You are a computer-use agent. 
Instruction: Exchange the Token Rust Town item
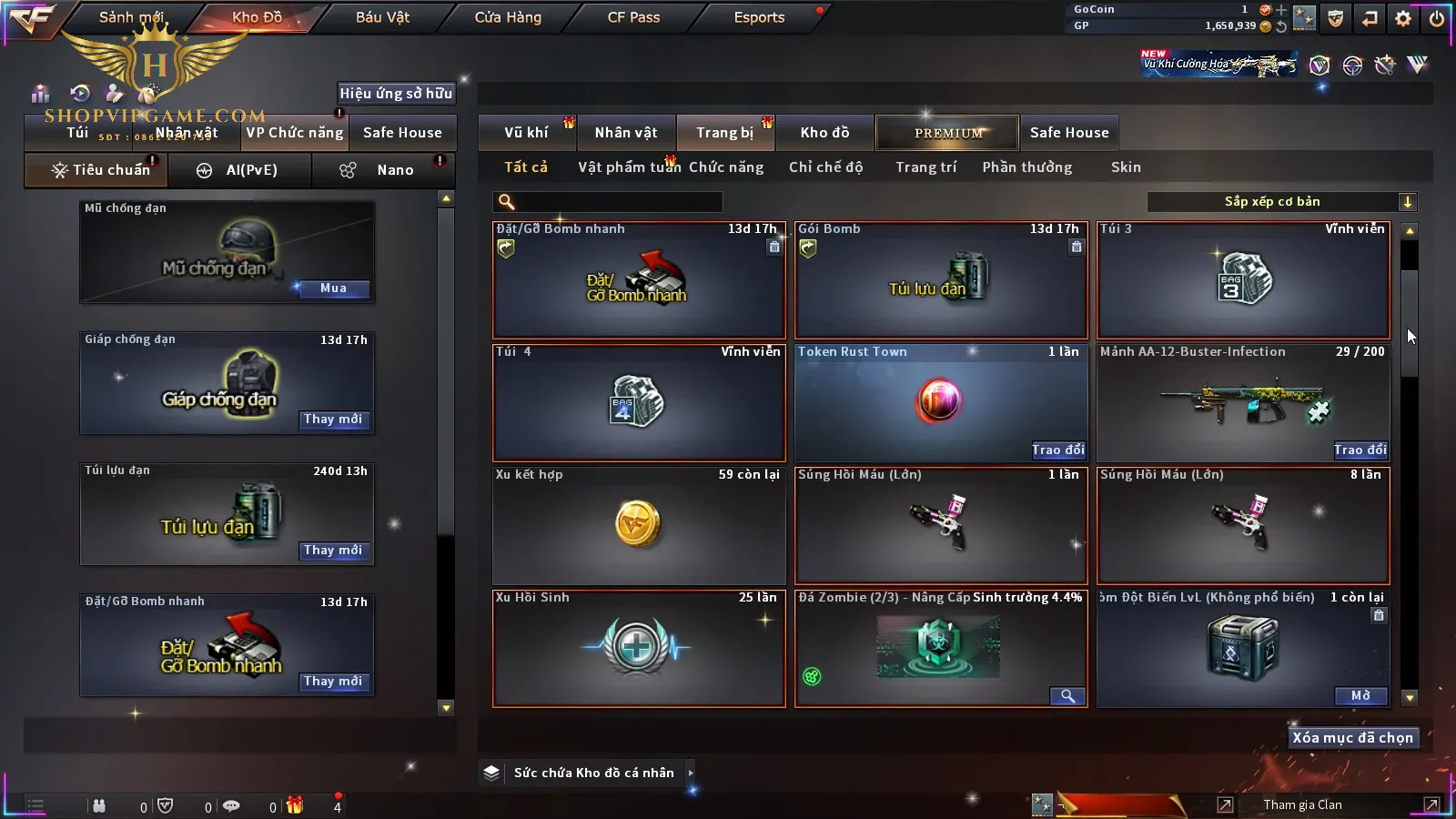click(x=1057, y=450)
